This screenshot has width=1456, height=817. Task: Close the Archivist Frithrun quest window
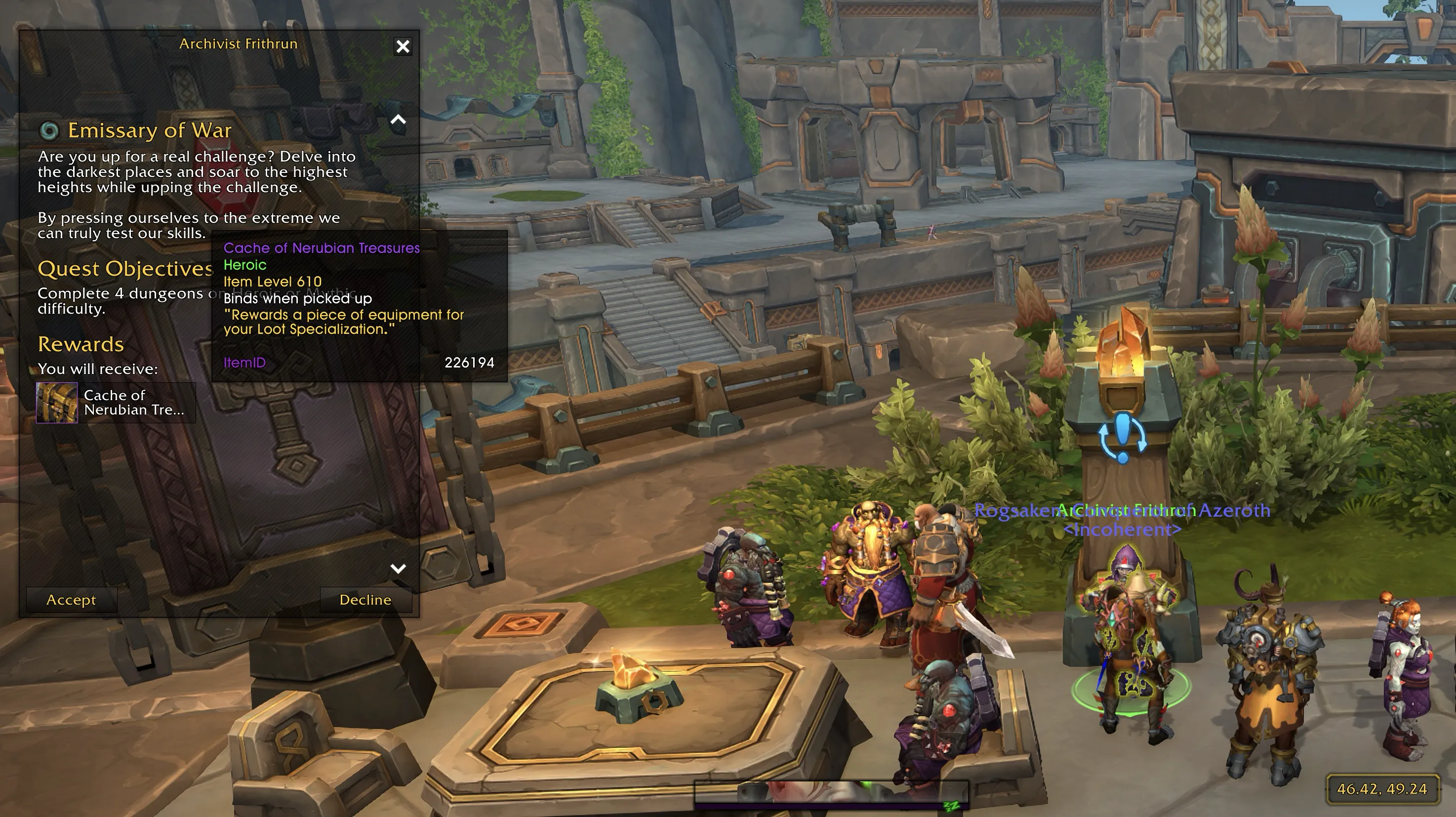pos(403,46)
